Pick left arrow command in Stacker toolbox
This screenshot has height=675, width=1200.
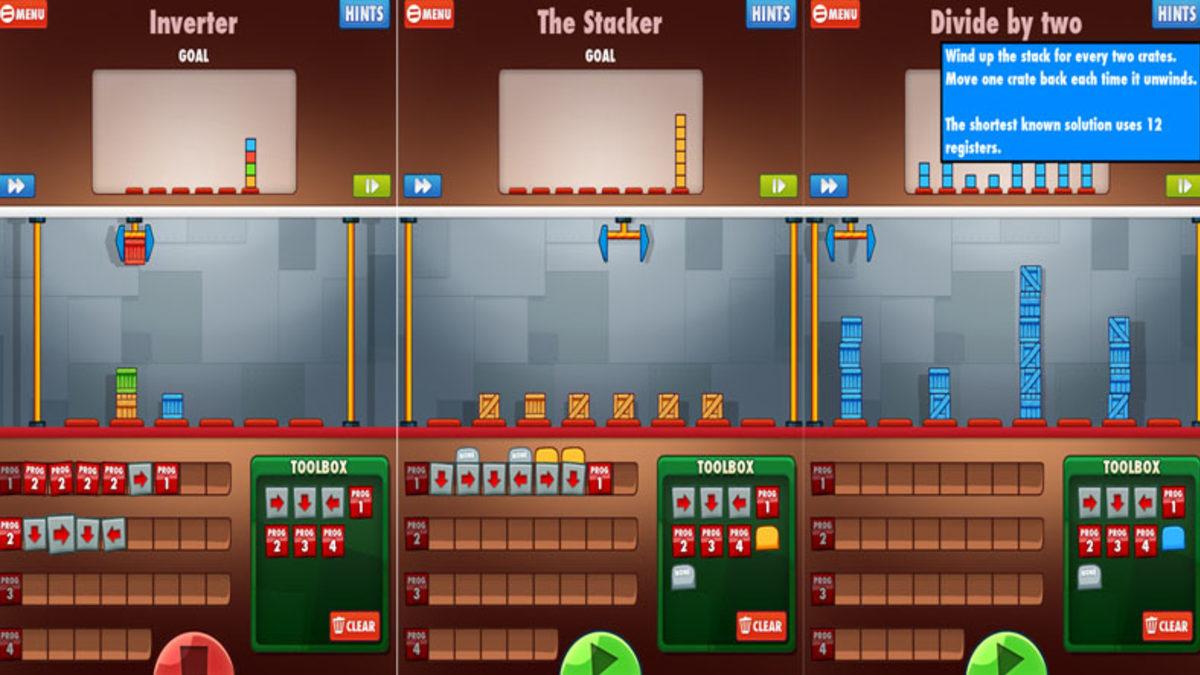739,501
